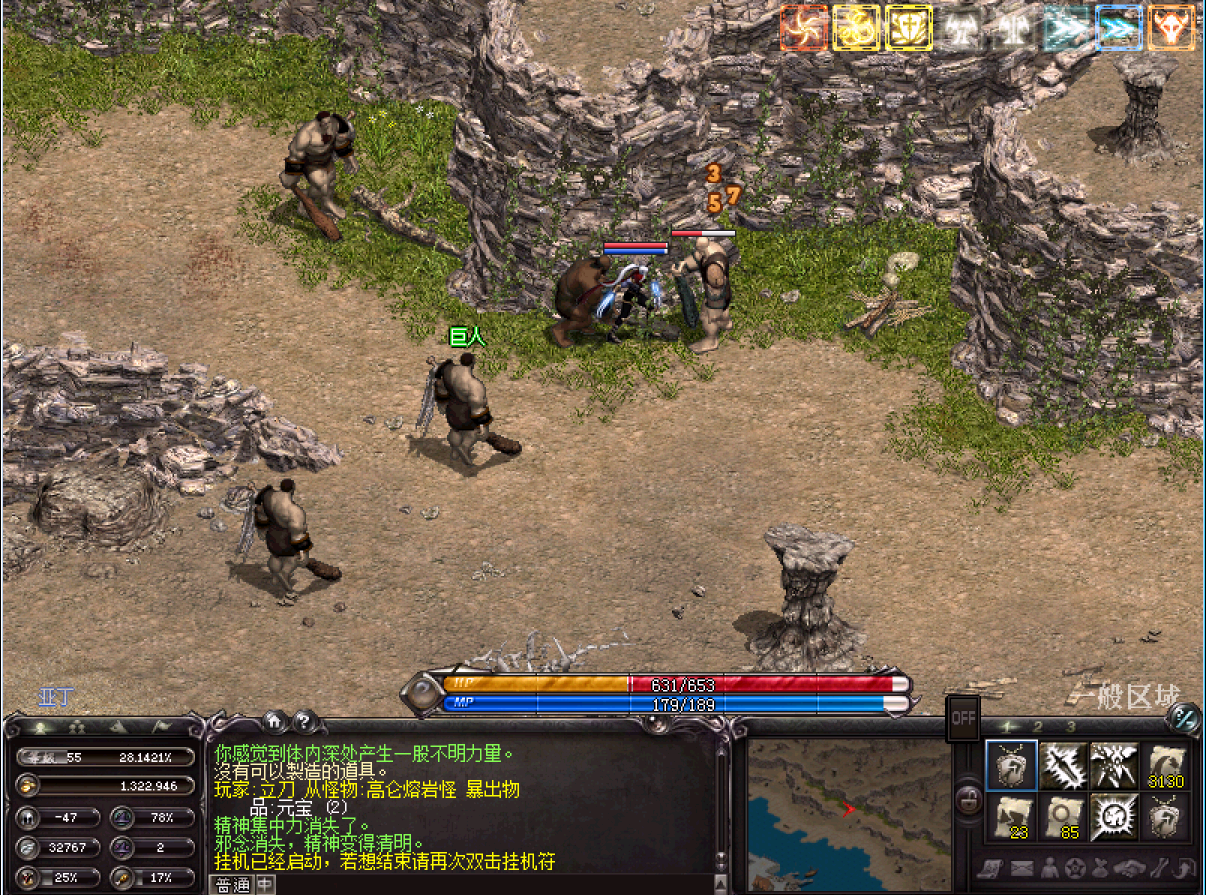This screenshot has width=1206, height=895.
Task: Click the golden shield cross buff icon
Action: point(909,28)
